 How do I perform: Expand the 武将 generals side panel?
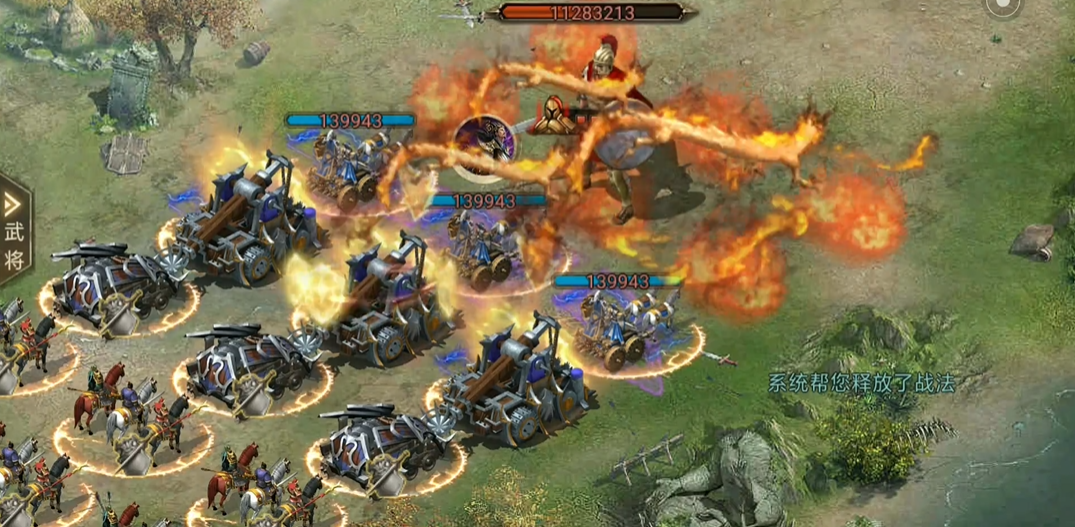14,231
